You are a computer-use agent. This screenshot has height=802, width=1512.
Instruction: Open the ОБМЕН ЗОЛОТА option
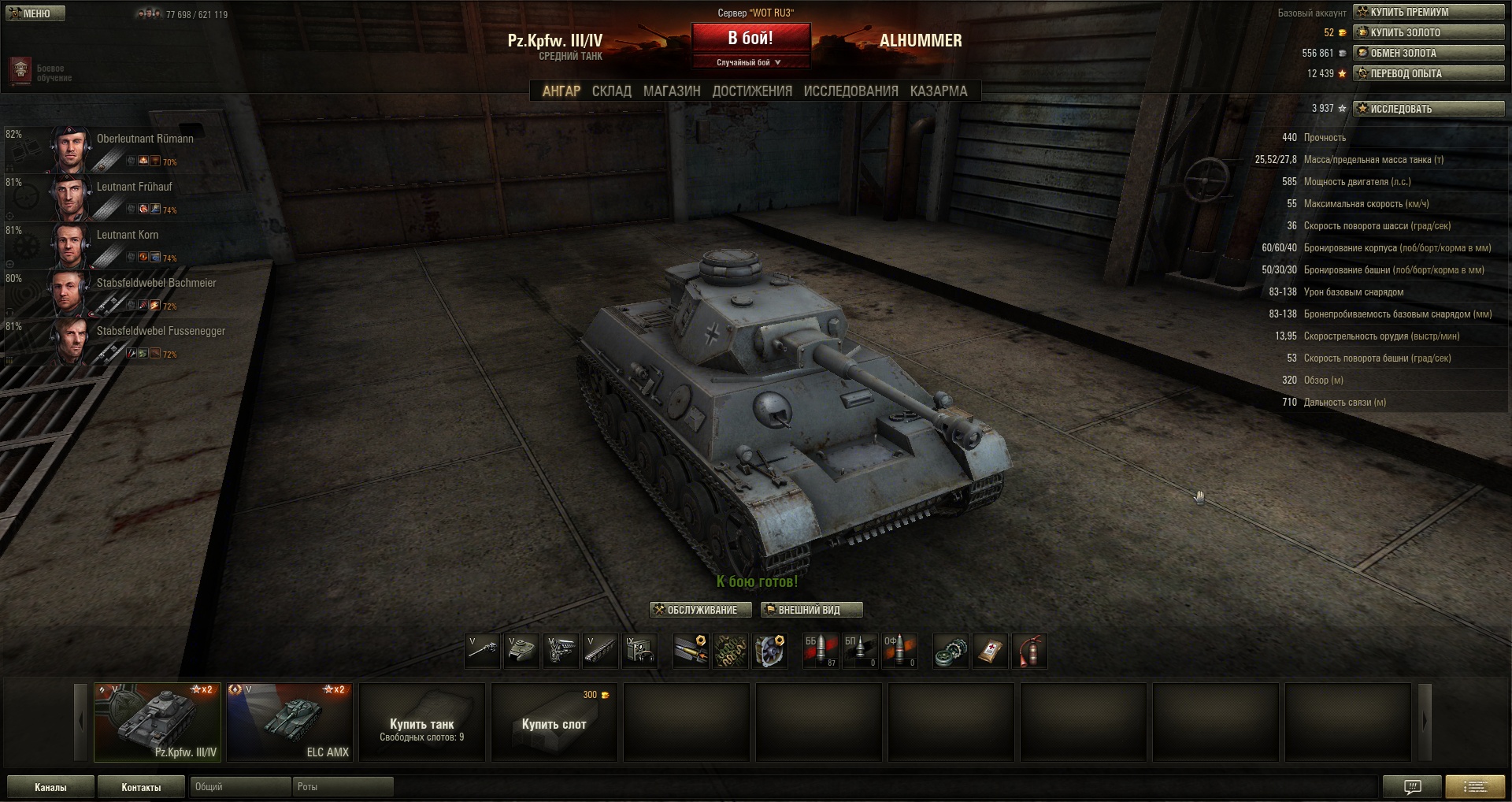pyautogui.click(x=1428, y=53)
